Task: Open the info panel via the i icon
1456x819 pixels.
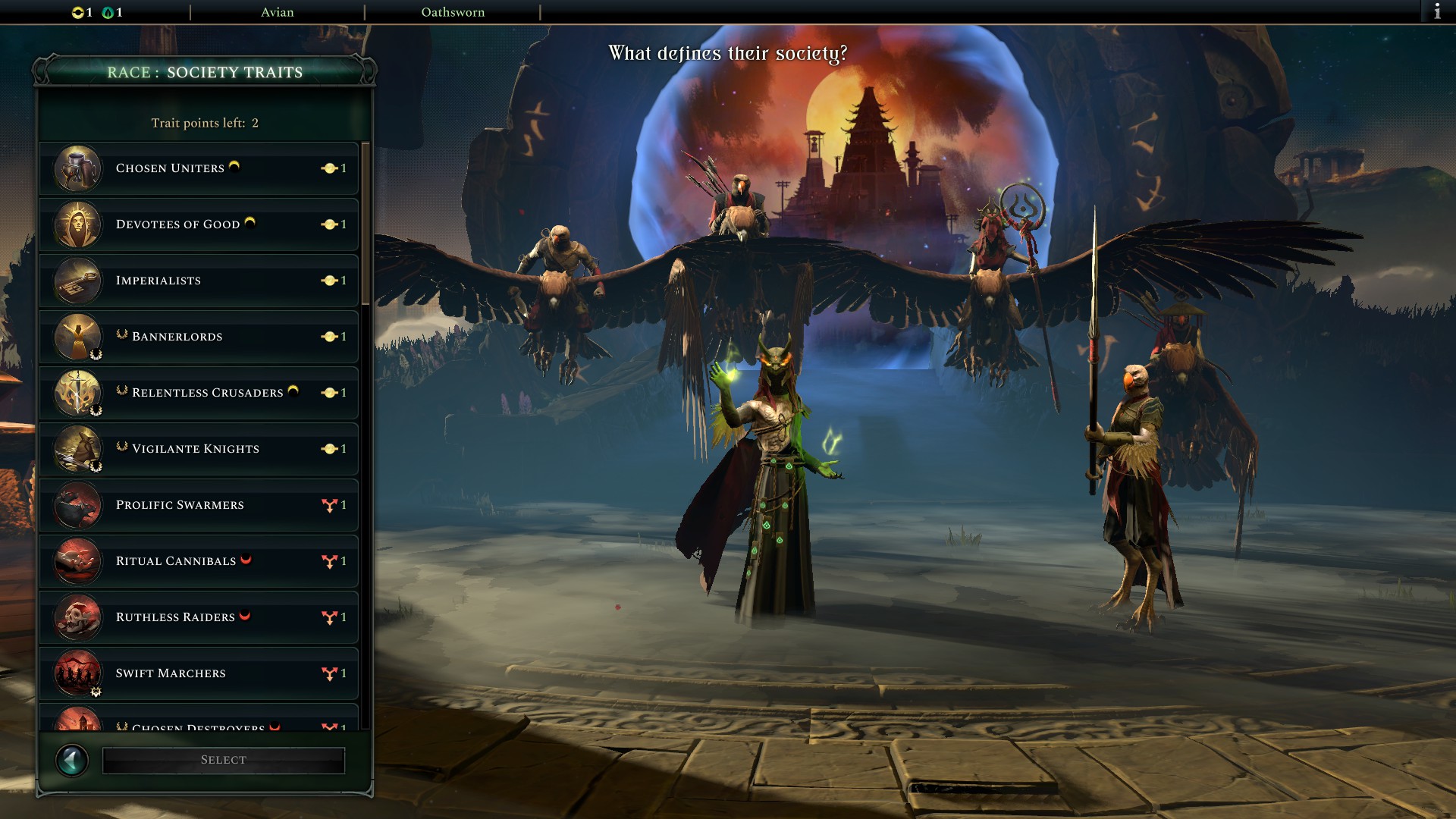Action: point(1439,11)
